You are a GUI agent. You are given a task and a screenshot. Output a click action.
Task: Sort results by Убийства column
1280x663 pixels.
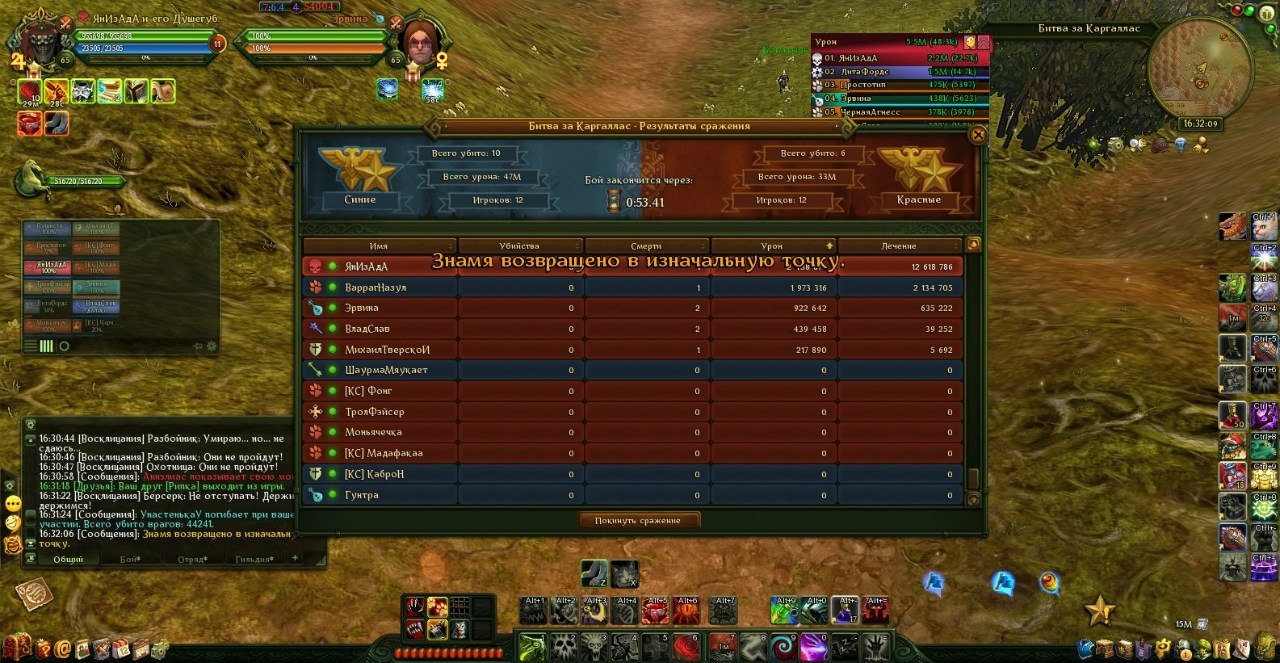point(519,246)
